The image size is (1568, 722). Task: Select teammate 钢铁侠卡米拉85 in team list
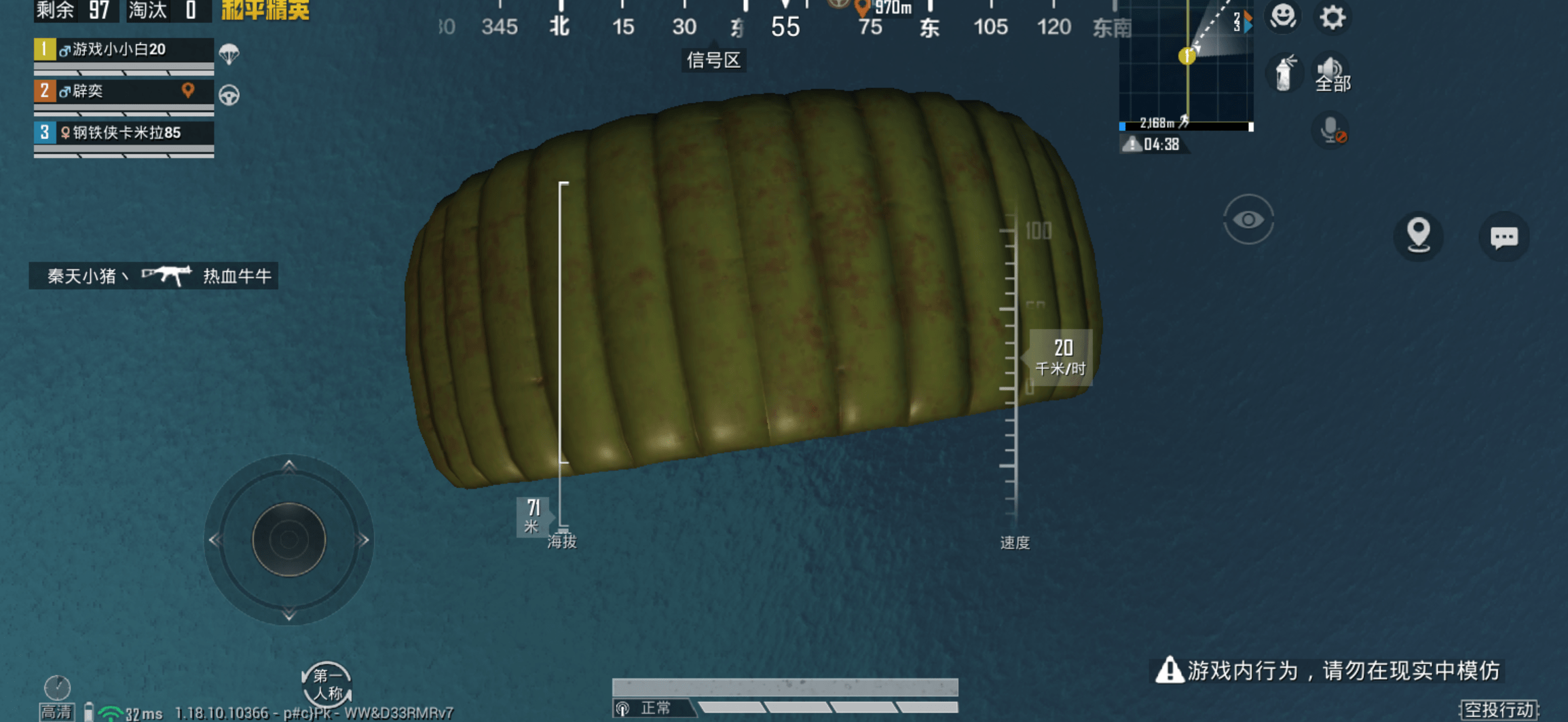[124, 132]
